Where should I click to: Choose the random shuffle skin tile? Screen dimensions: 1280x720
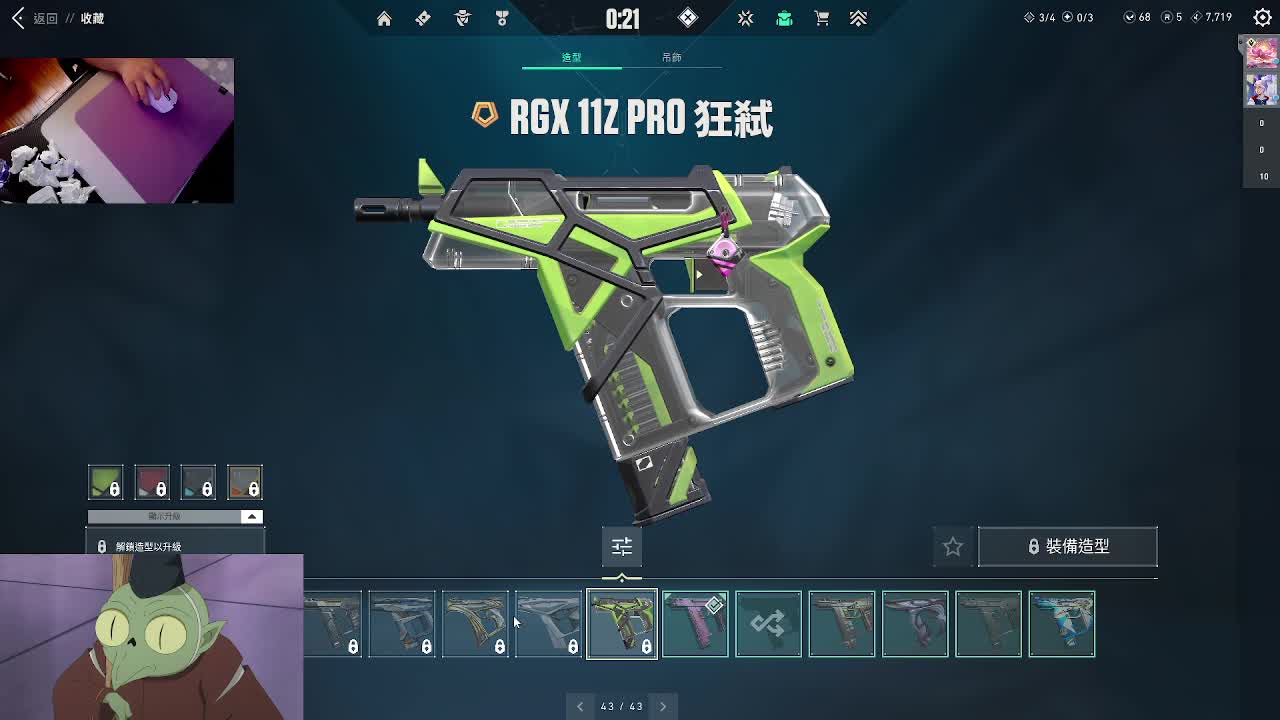coord(768,624)
